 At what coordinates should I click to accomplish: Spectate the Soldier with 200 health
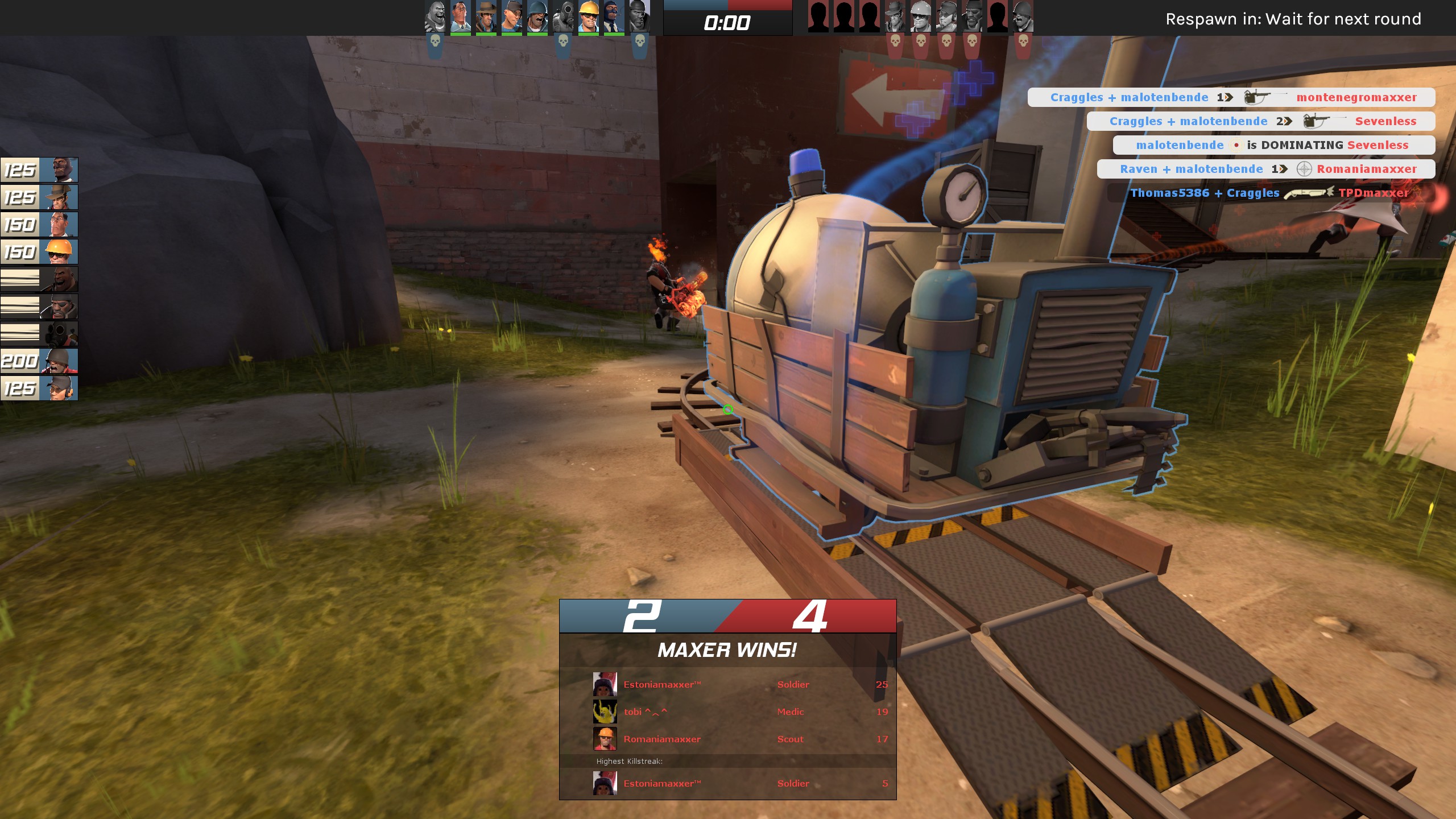tap(39, 361)
